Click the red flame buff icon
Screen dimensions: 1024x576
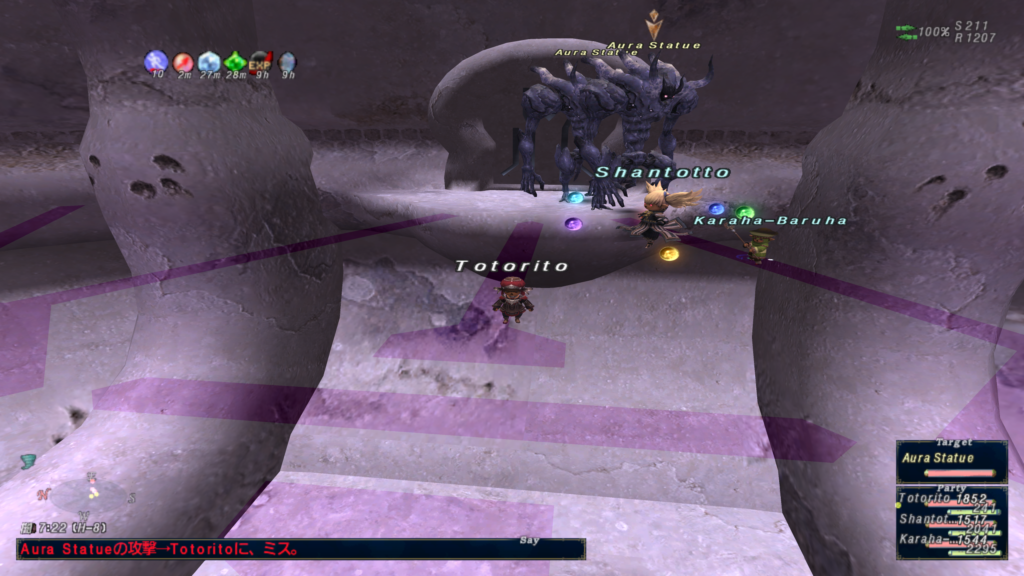coord(183,62)
